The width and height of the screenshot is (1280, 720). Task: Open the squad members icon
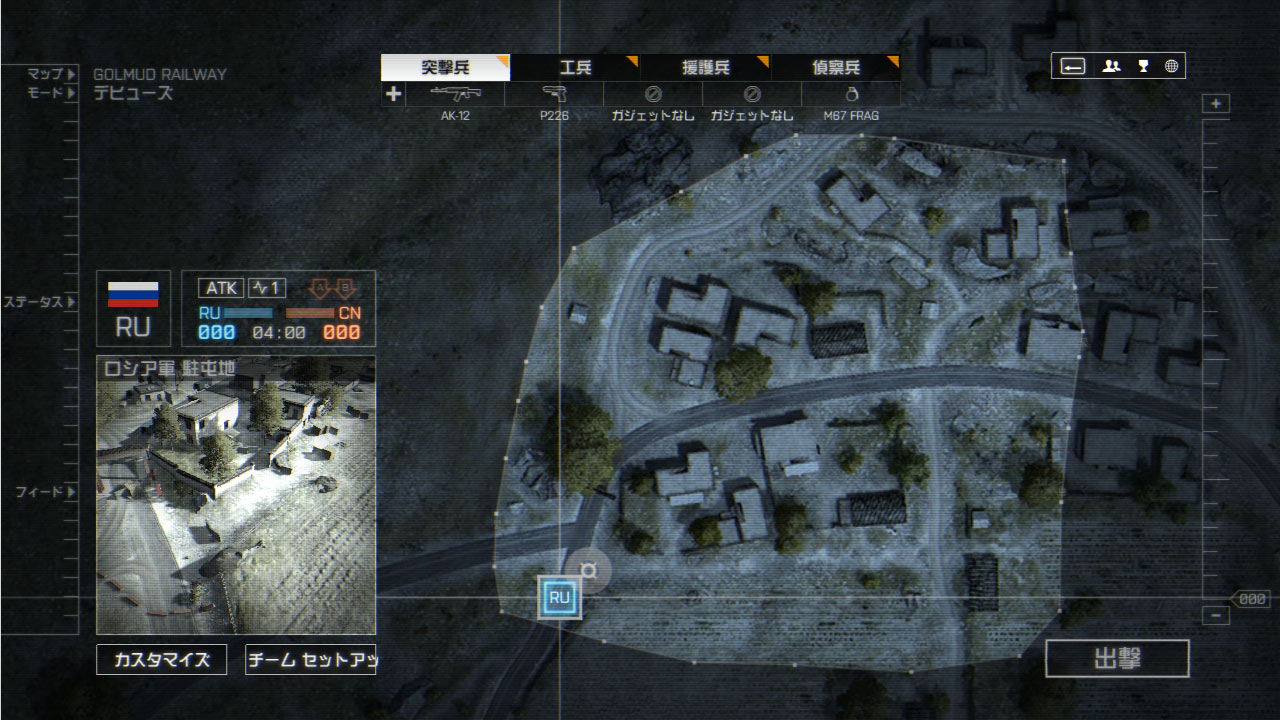1111,66
